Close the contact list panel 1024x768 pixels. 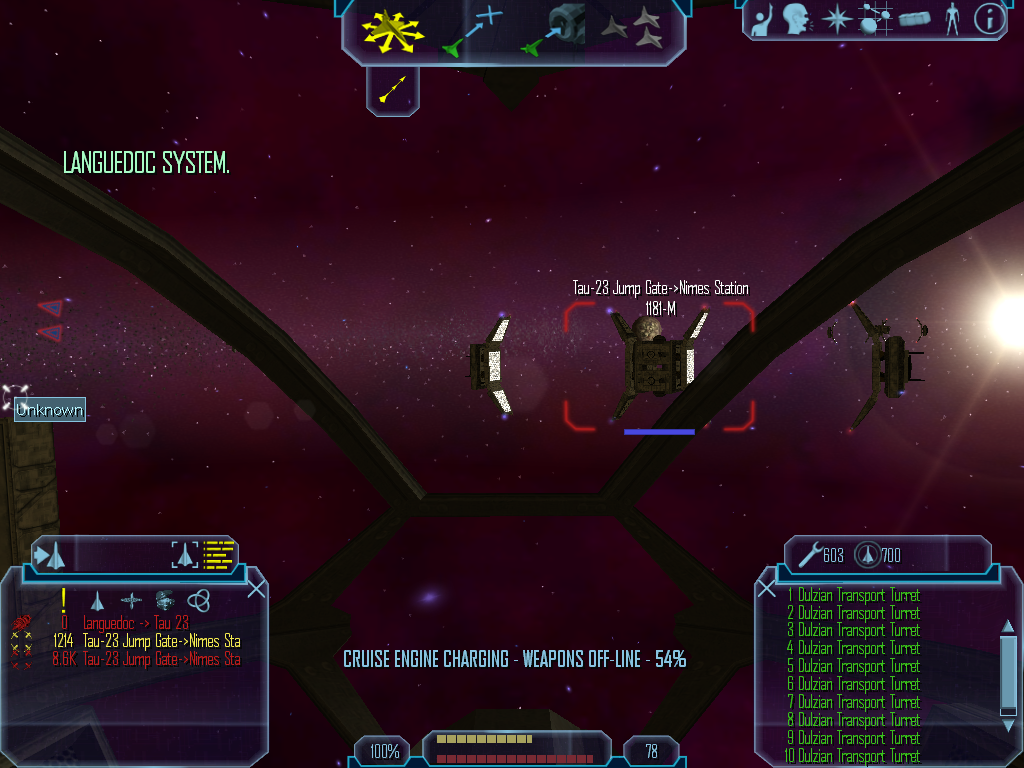coord(256,589)
